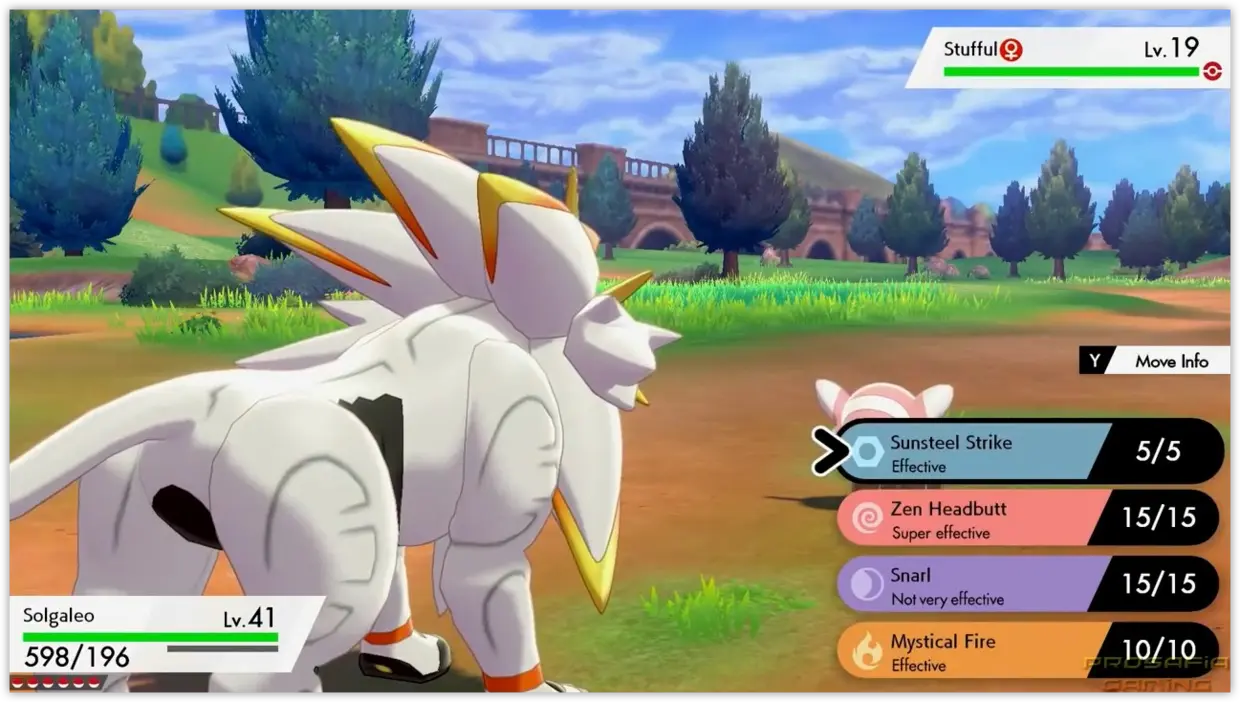This screenshot has height=702, width=1240.
Task: Choose the Zen Headbutt move
Action: click(x=1000, y=519)
